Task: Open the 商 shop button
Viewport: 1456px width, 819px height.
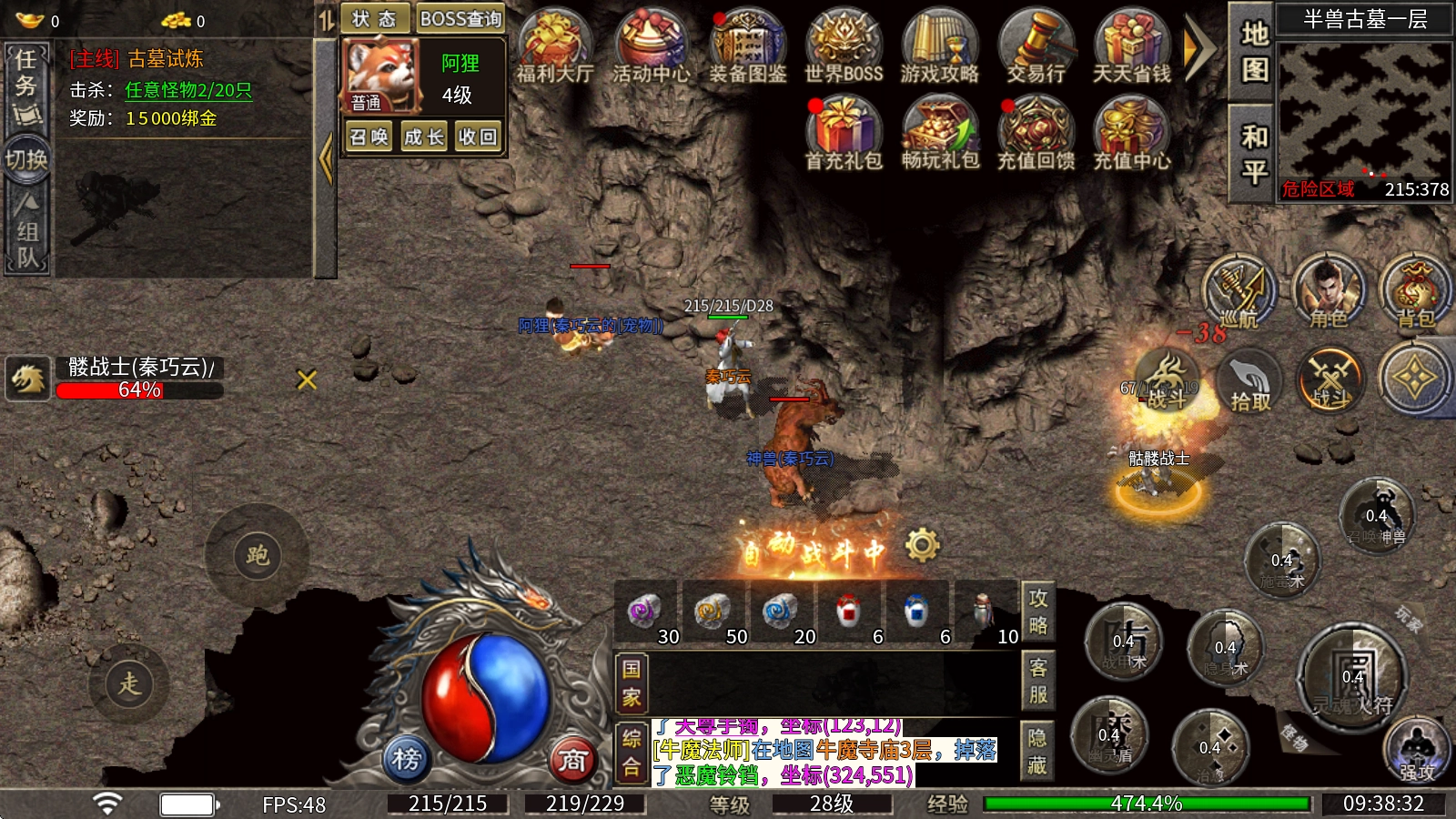Action: pyautogui.click(x=572, y=760)
